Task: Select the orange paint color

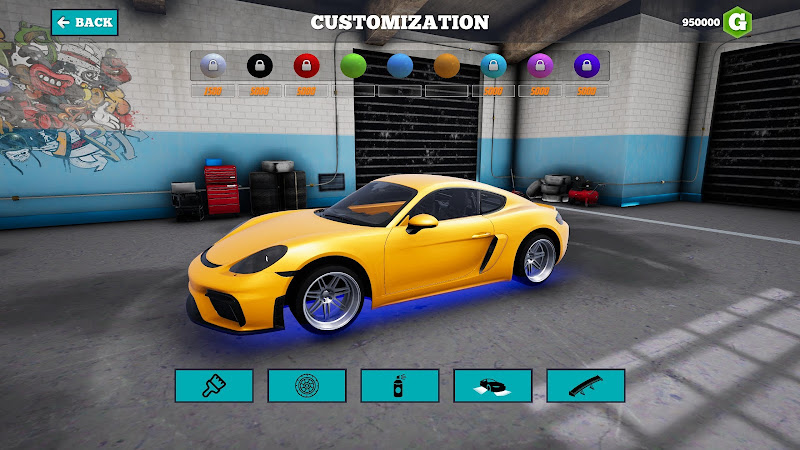Action: (447, 66)
